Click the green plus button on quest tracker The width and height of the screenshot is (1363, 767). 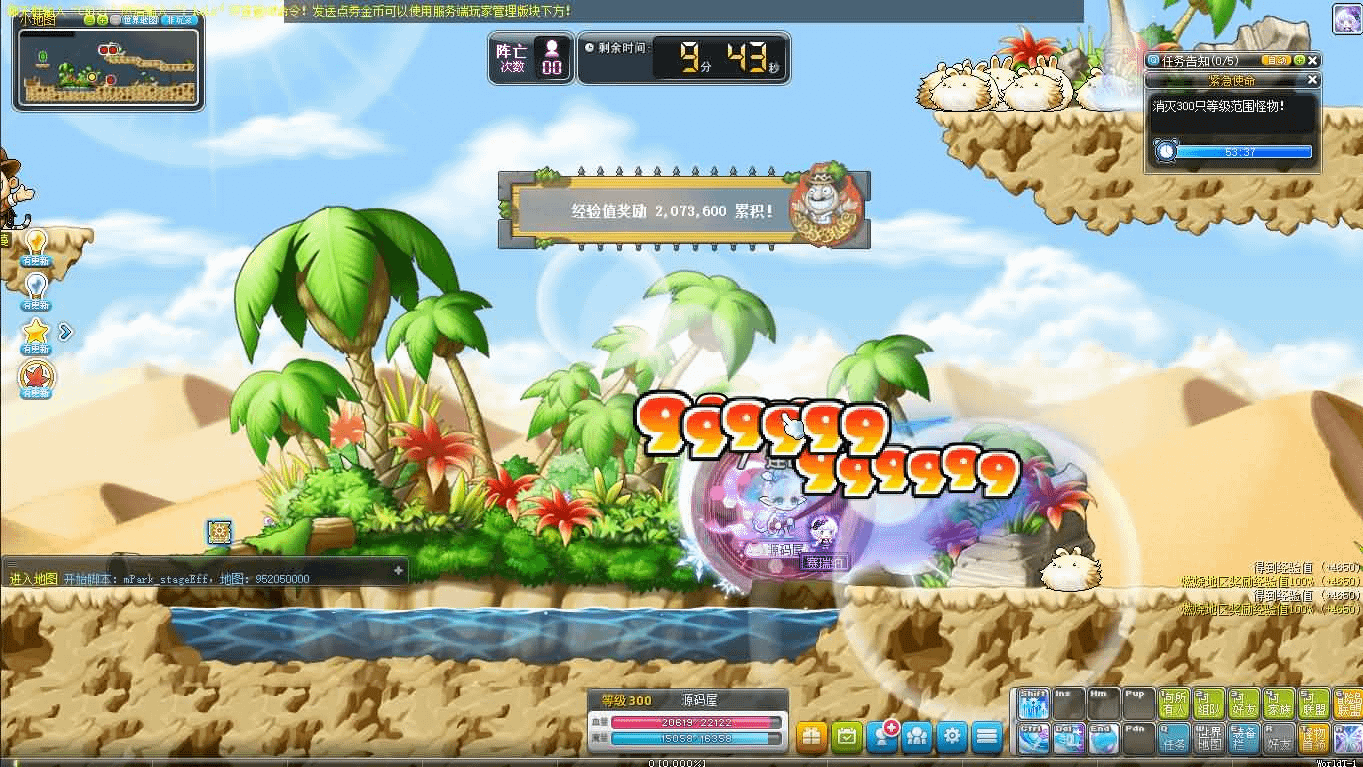click(1299, 60)
